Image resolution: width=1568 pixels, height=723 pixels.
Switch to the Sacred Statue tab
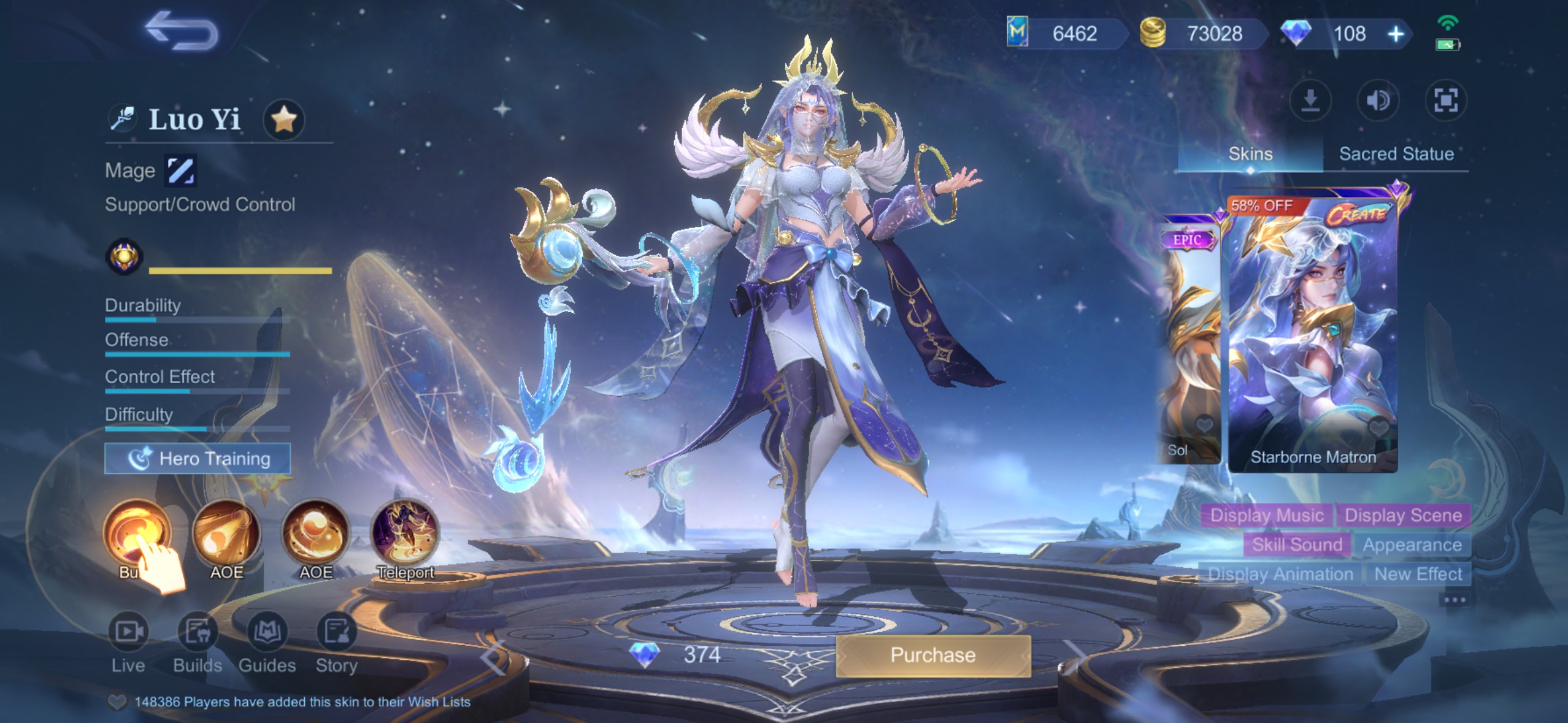coord(1396,154)
